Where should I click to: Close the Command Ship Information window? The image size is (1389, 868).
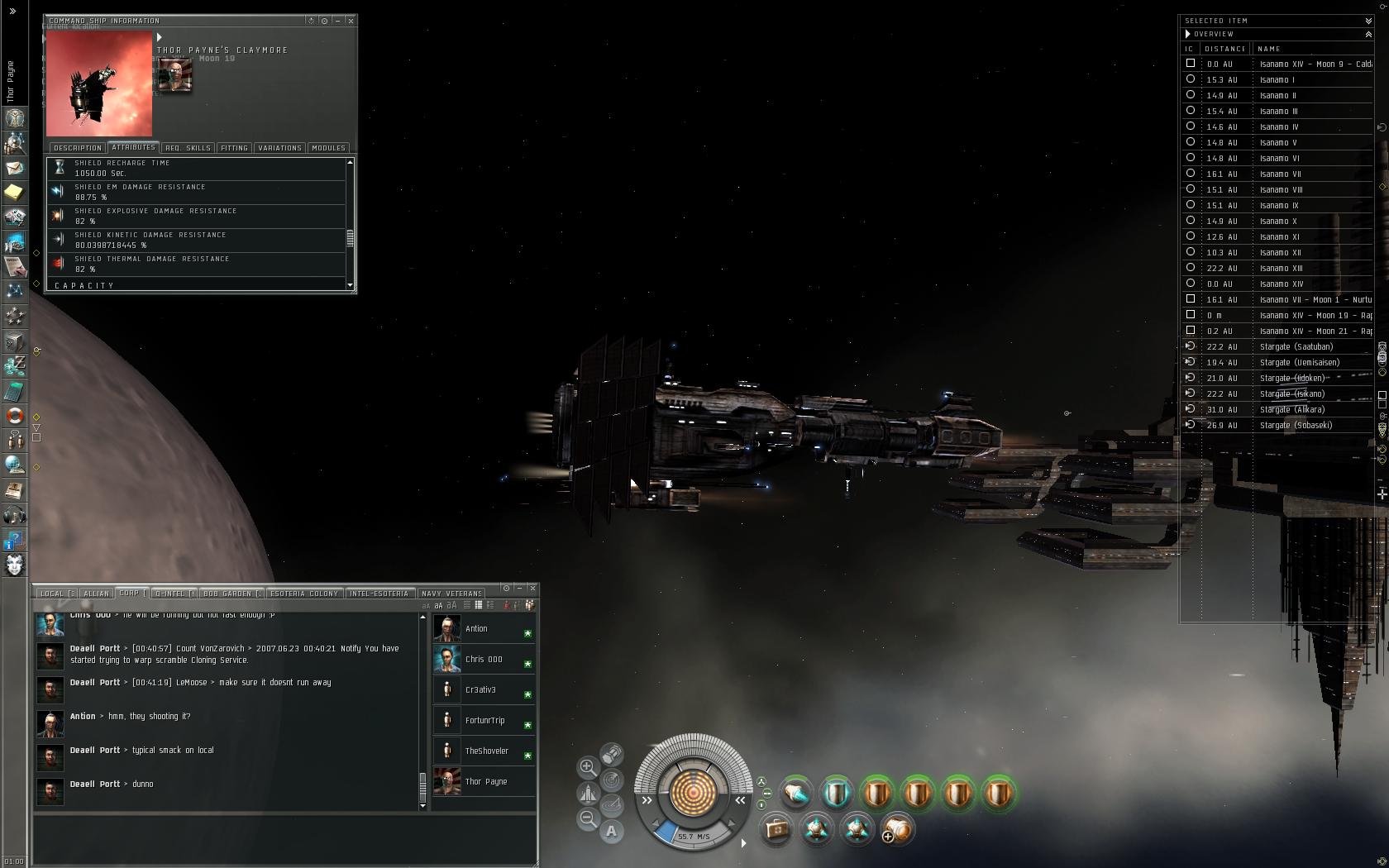pos(351,21)
